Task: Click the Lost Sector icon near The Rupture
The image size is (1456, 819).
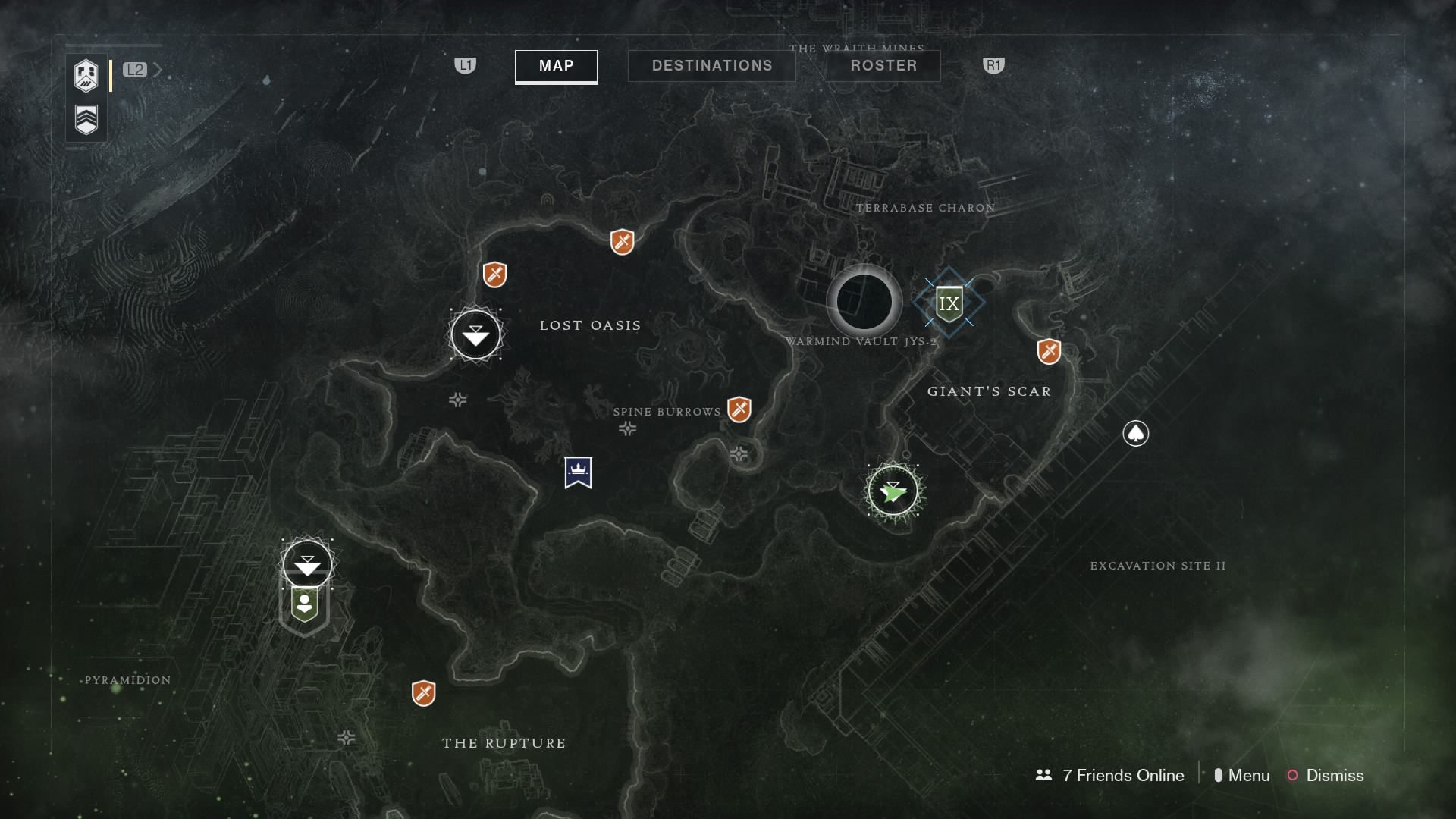Action: click(x=424, y=692)
